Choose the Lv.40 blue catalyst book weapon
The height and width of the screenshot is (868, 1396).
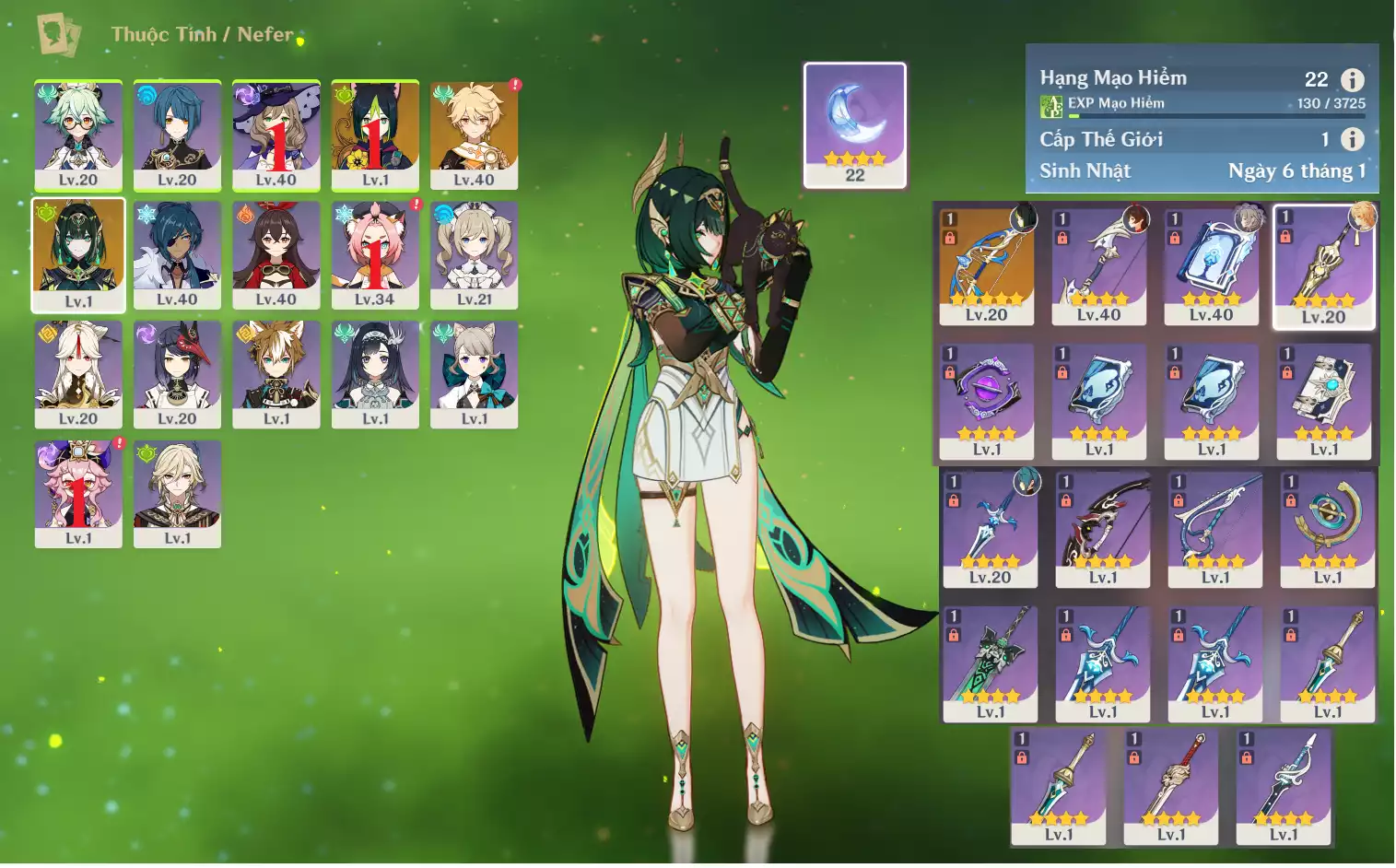(x=1211, y=266)
